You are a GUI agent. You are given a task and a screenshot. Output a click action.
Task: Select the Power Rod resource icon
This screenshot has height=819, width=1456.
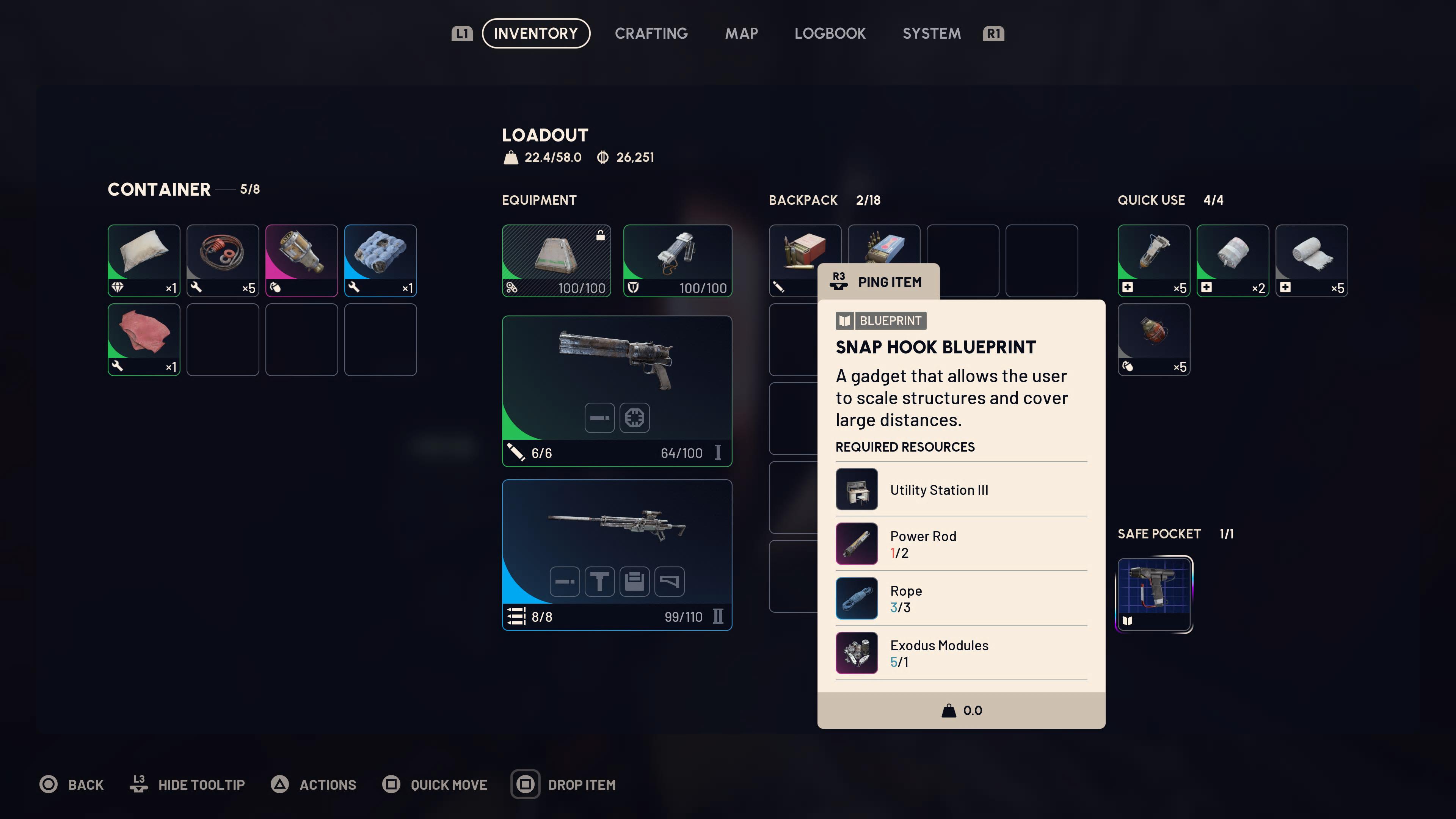[x=856, y=543]
